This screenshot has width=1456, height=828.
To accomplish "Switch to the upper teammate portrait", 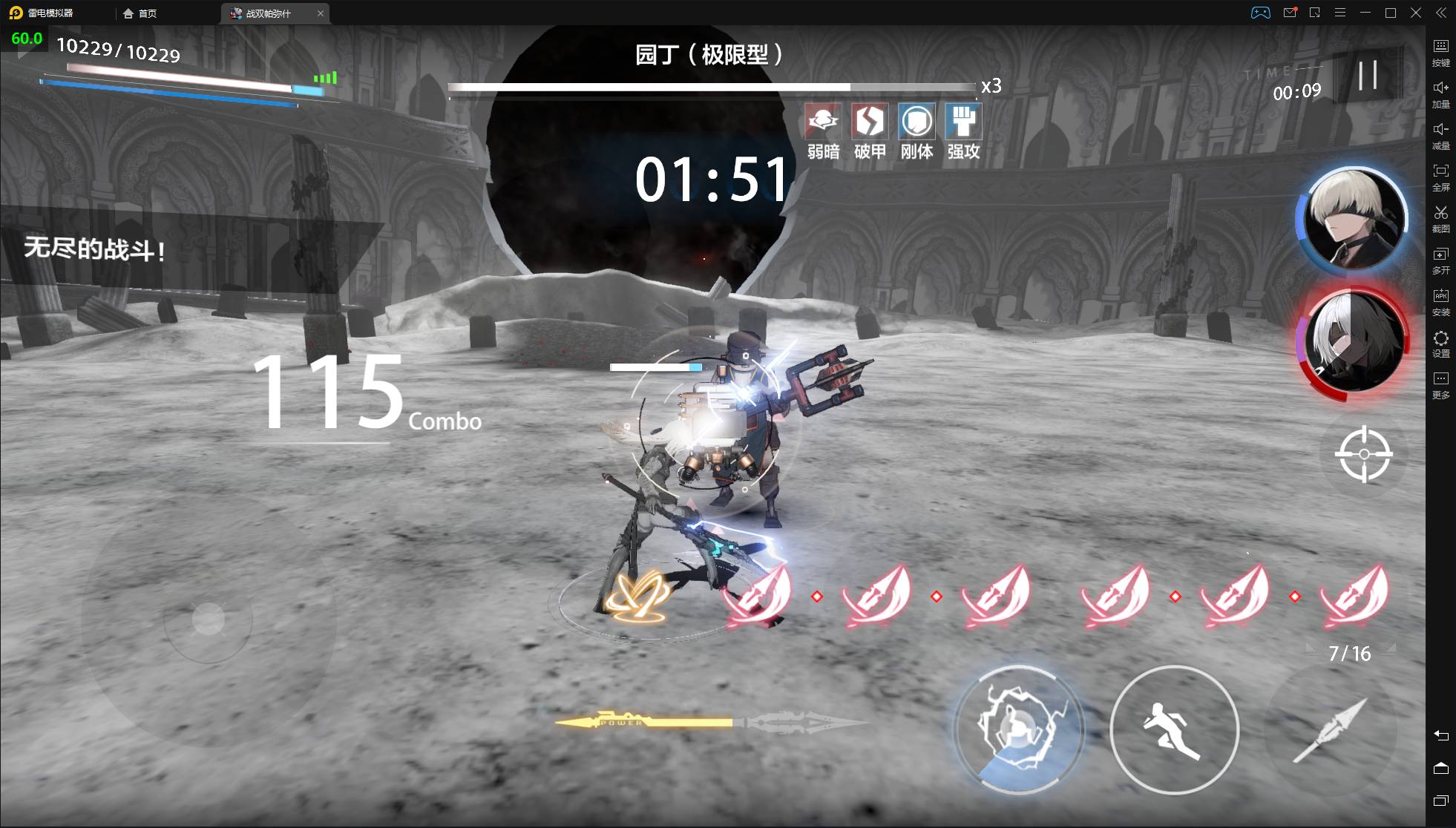I will [1353, 218].
